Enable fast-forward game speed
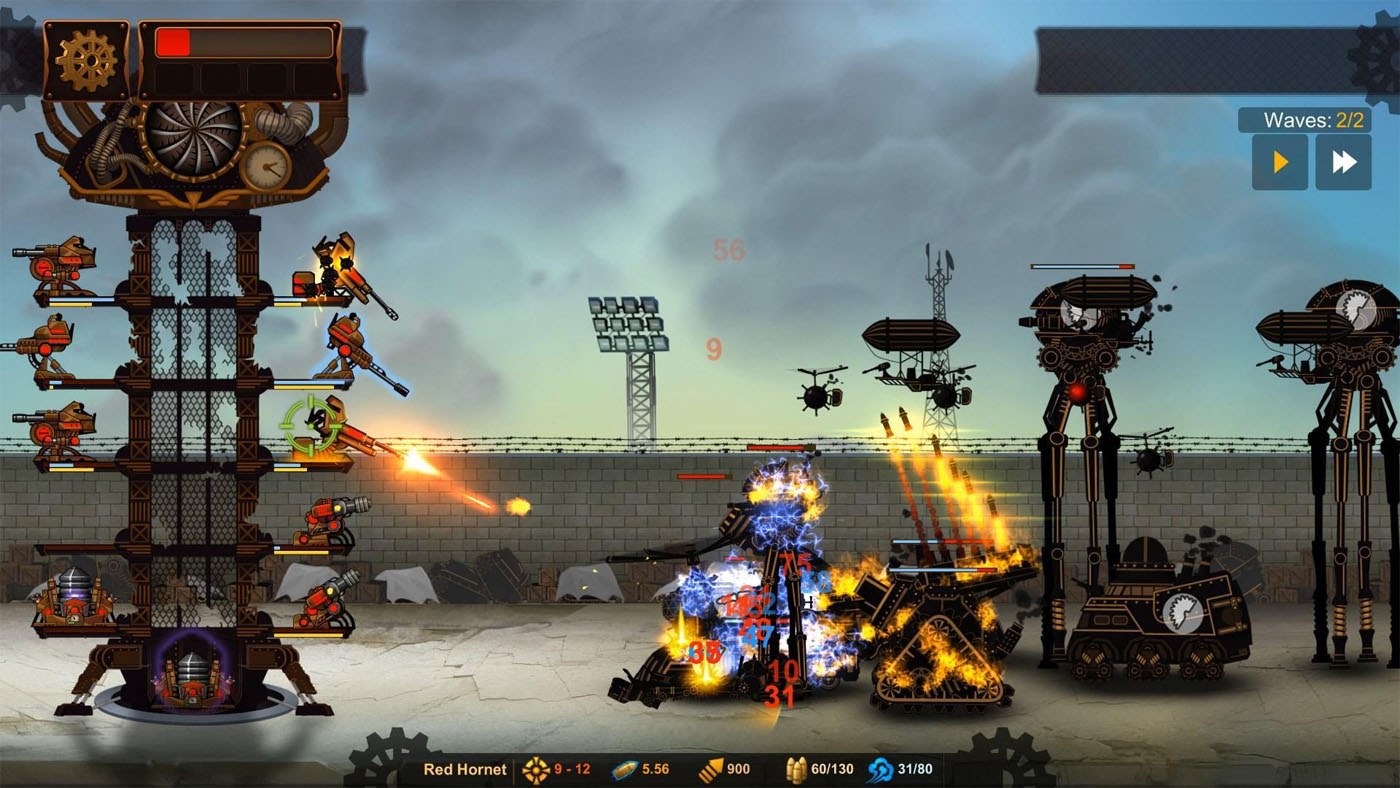Screen dimensions: 1400x788 coord(1344,161)
